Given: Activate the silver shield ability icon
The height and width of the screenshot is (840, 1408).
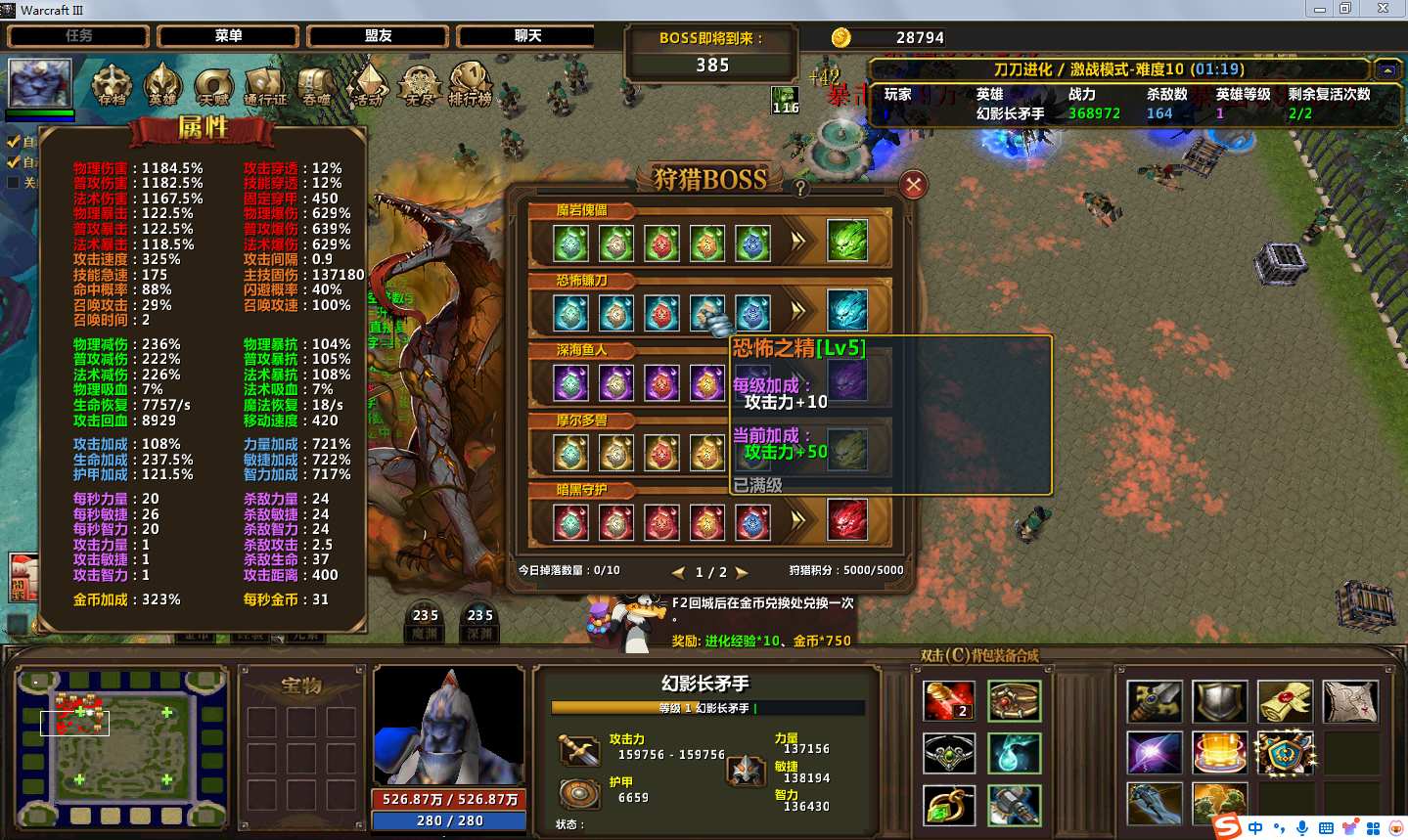Looking at the screenshot, I should pyautogui.click(x=1219, y=701).
